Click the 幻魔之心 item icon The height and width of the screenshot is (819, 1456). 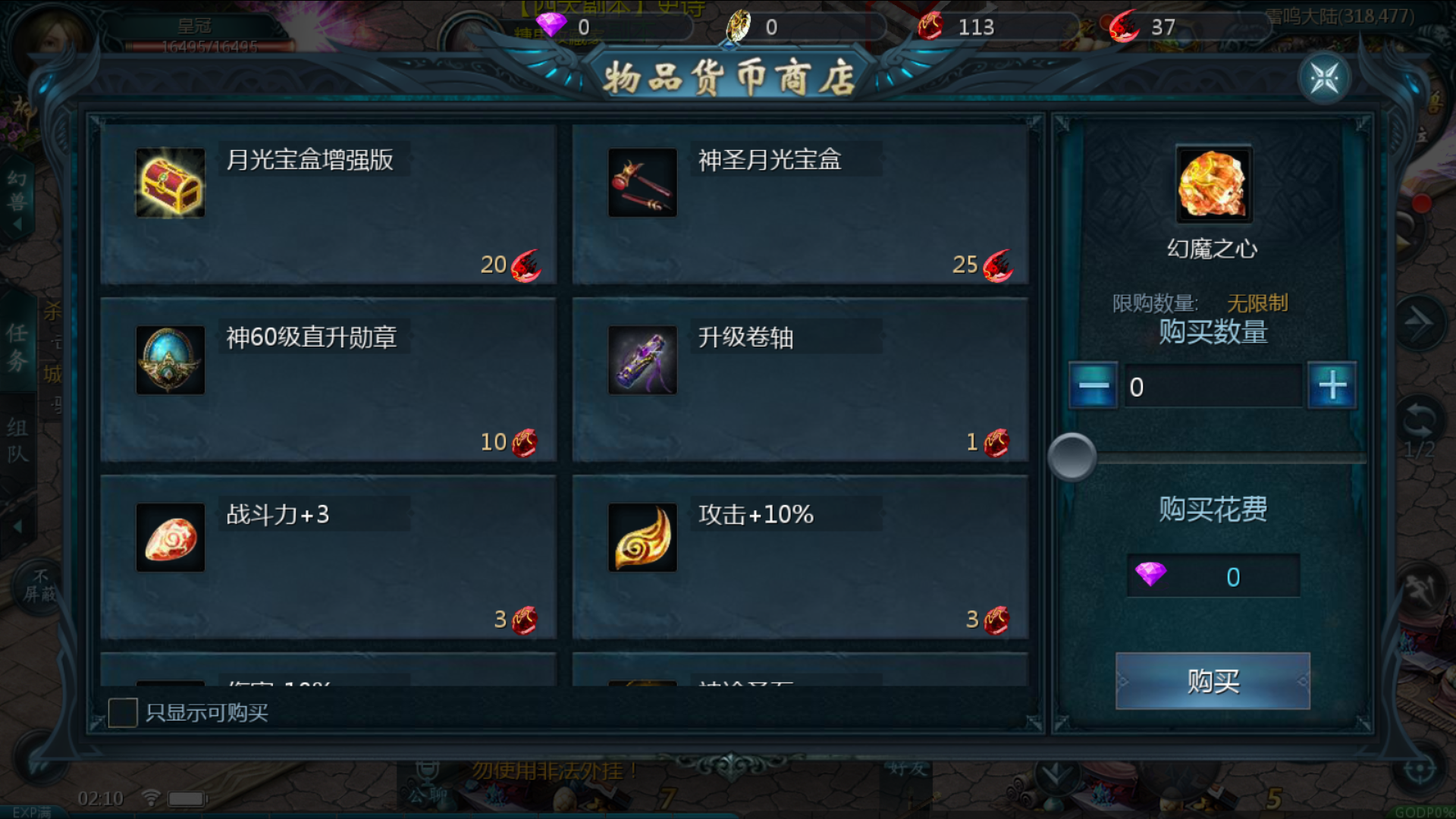tap(1213, 184)
